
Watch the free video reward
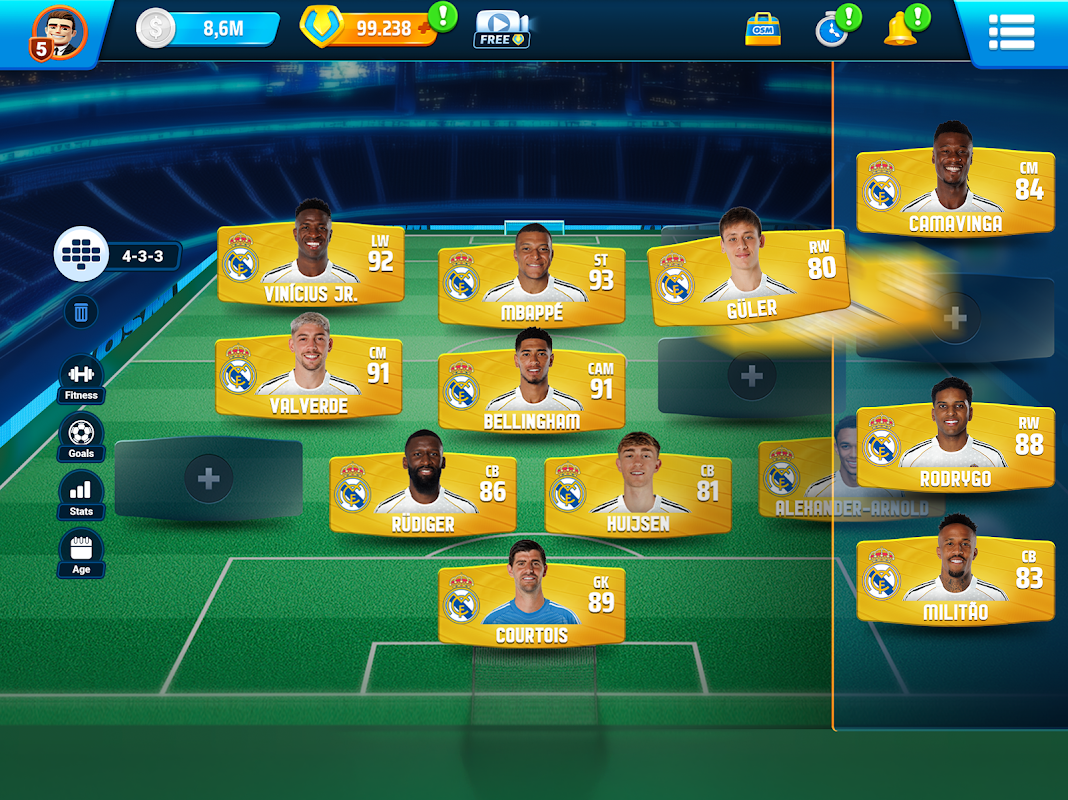pos(501,29)
